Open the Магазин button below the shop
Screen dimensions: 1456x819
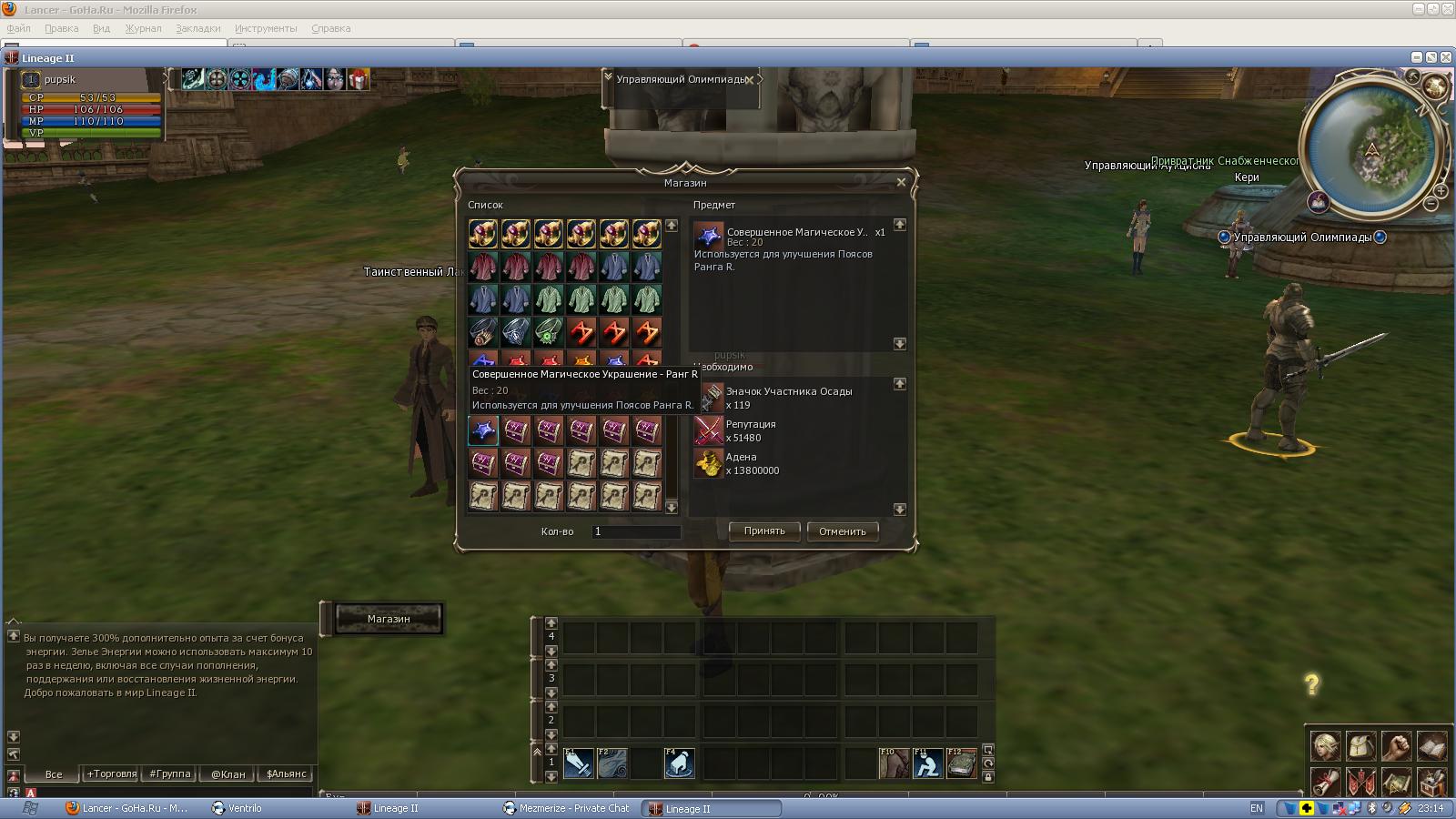click(389, 619)
